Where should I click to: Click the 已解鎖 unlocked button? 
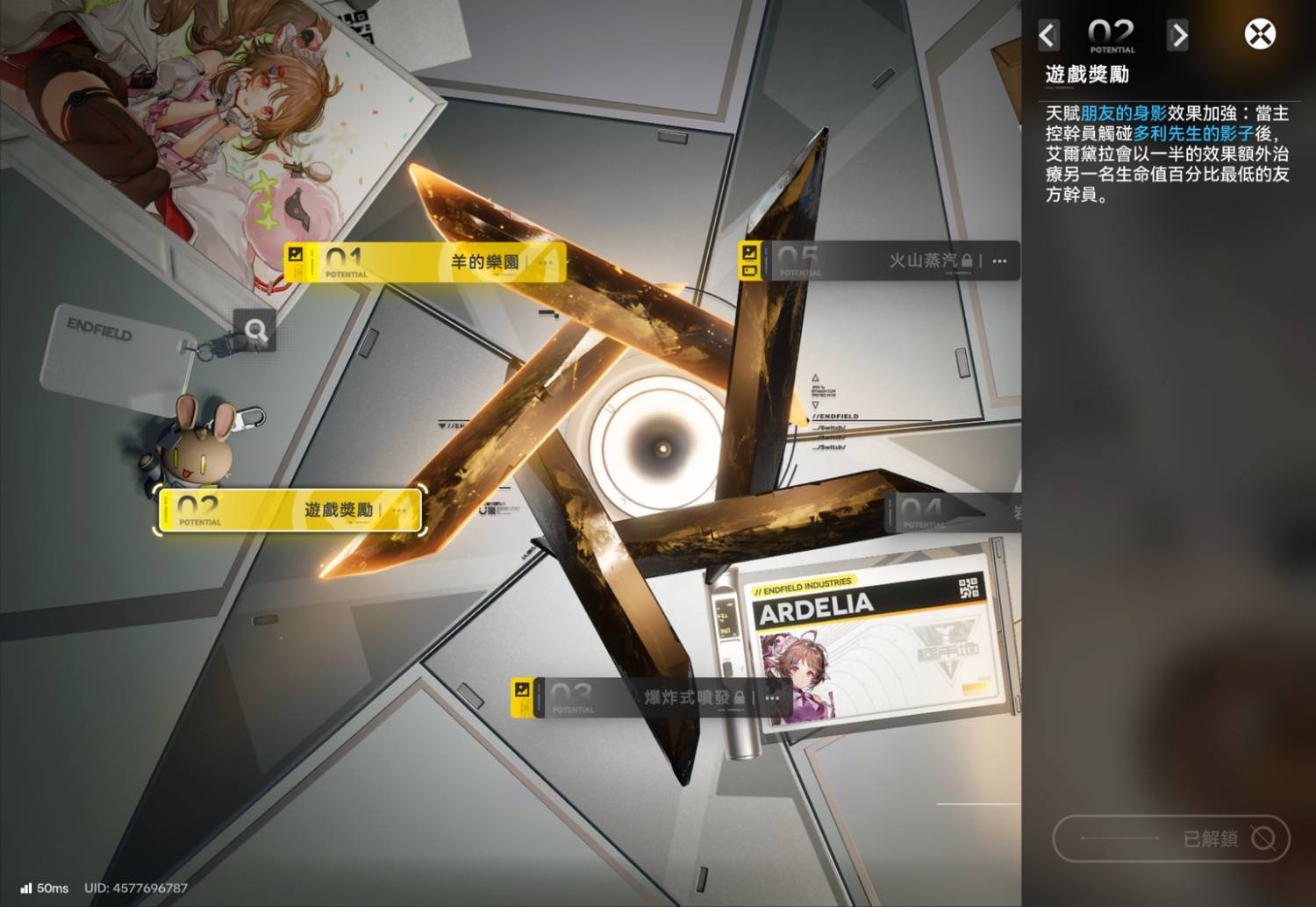tap(1170, 839)
